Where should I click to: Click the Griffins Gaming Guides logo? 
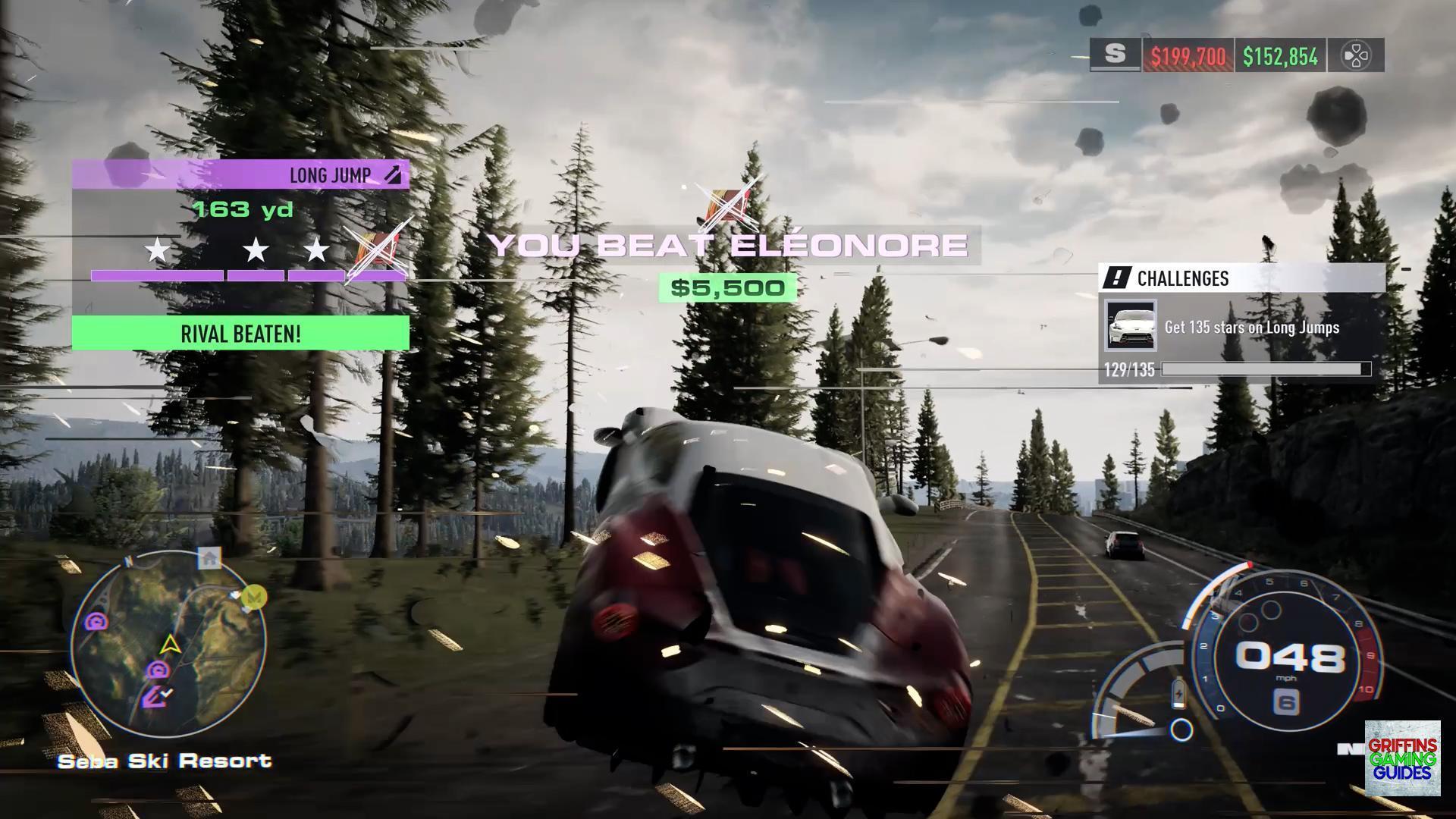tap(1402, 758)
